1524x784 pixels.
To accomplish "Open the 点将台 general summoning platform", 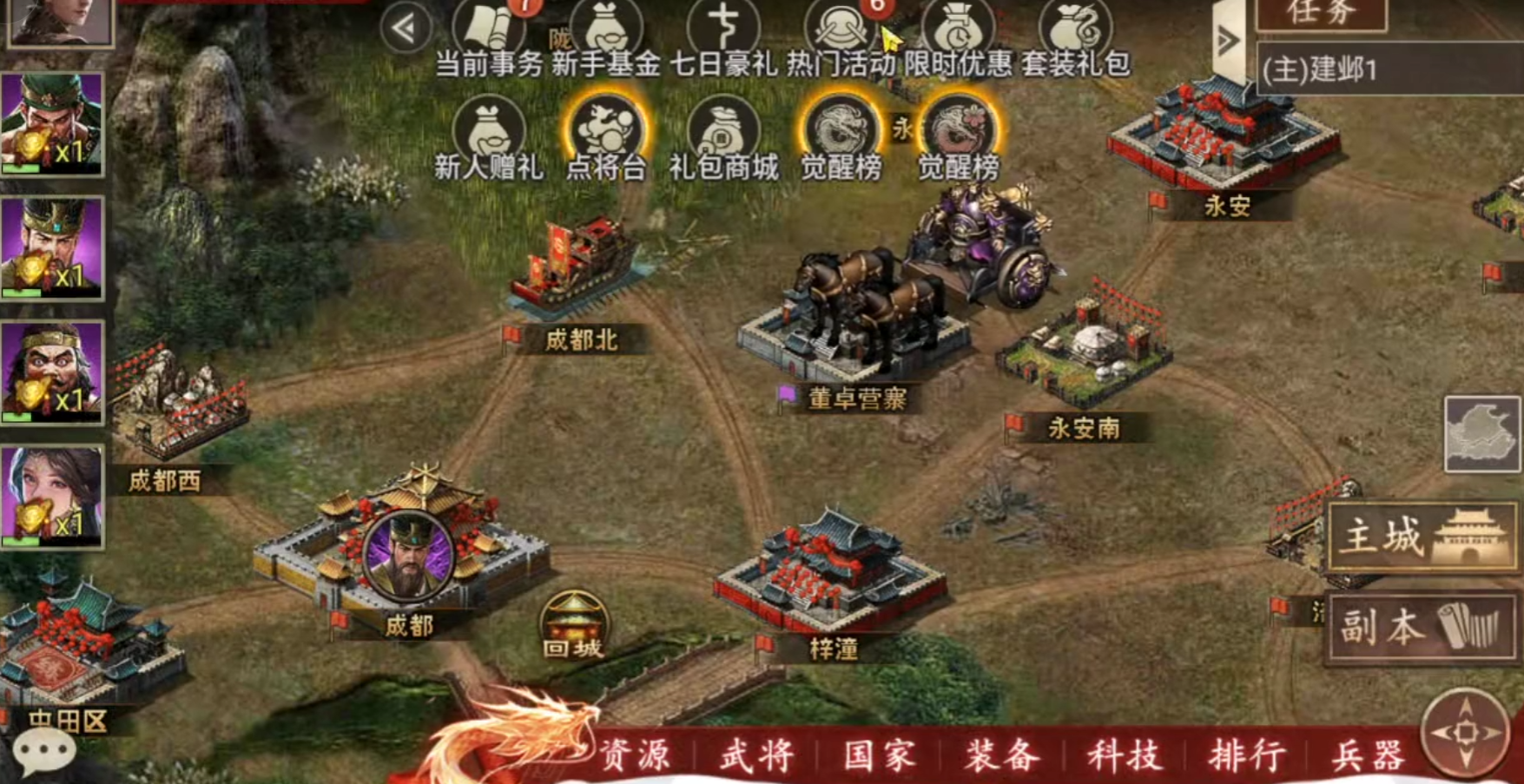I will [606, 139].
